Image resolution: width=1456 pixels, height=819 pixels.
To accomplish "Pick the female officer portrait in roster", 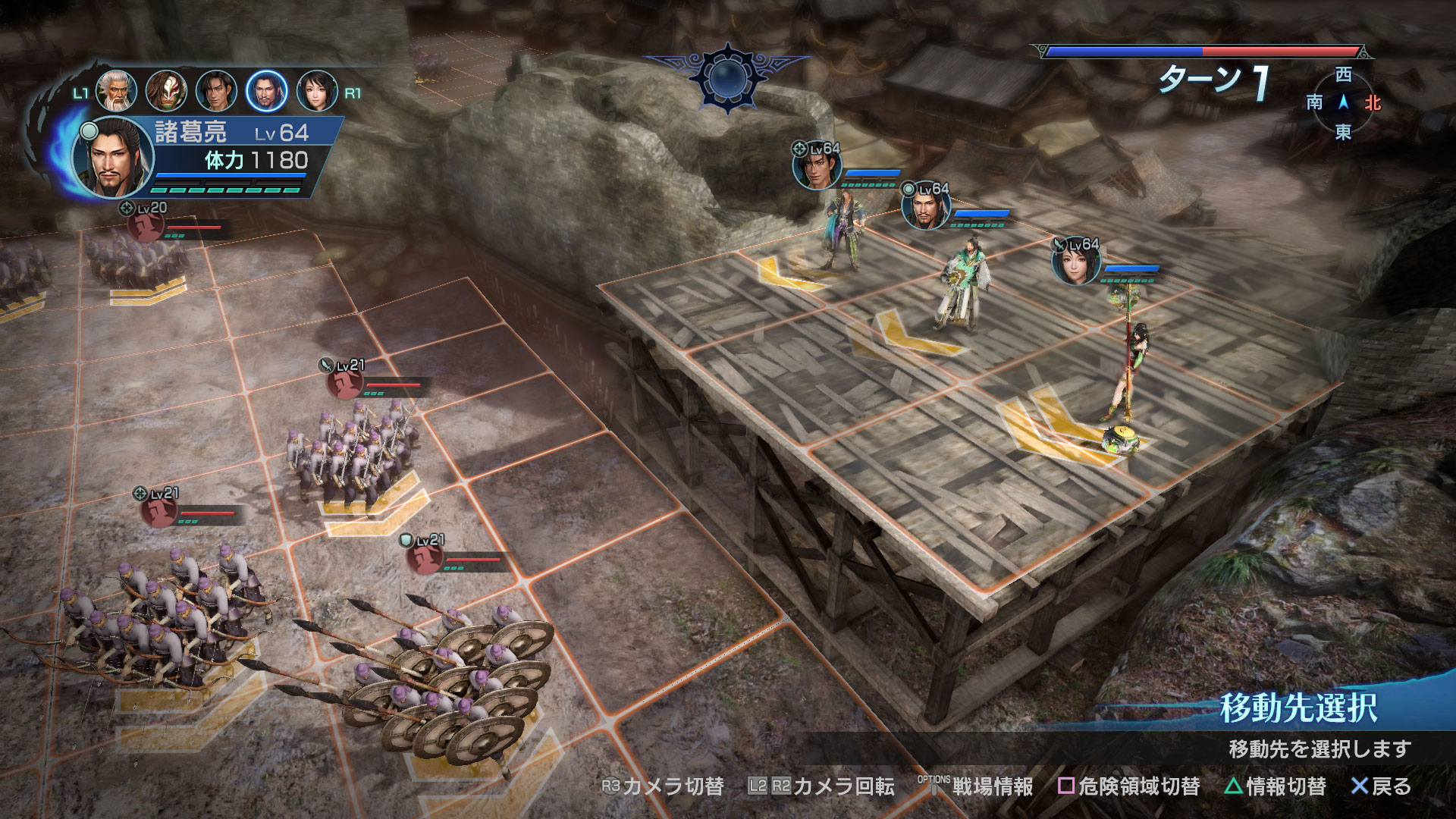I will coord(316,91).
